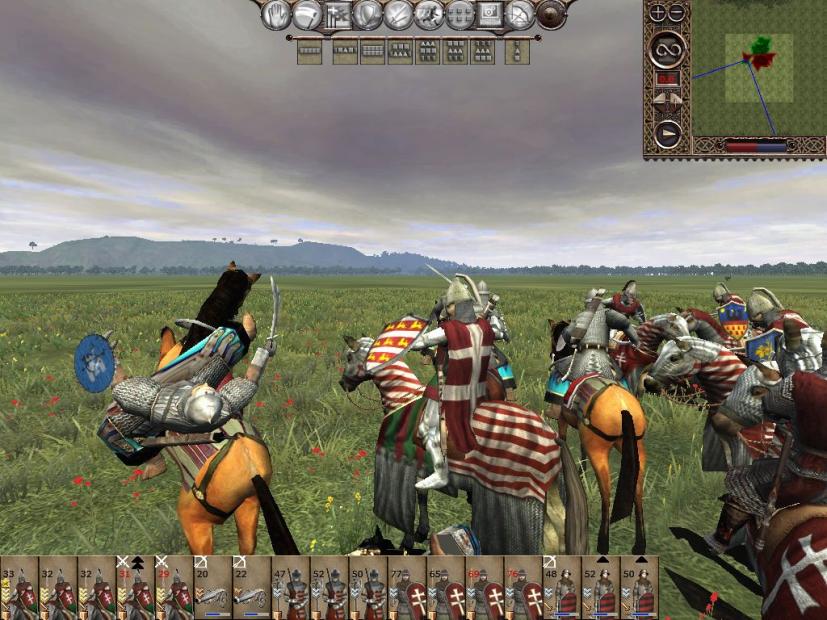Enable fire-at-will with the bow icon
The image size is (827, 620).
520,15
